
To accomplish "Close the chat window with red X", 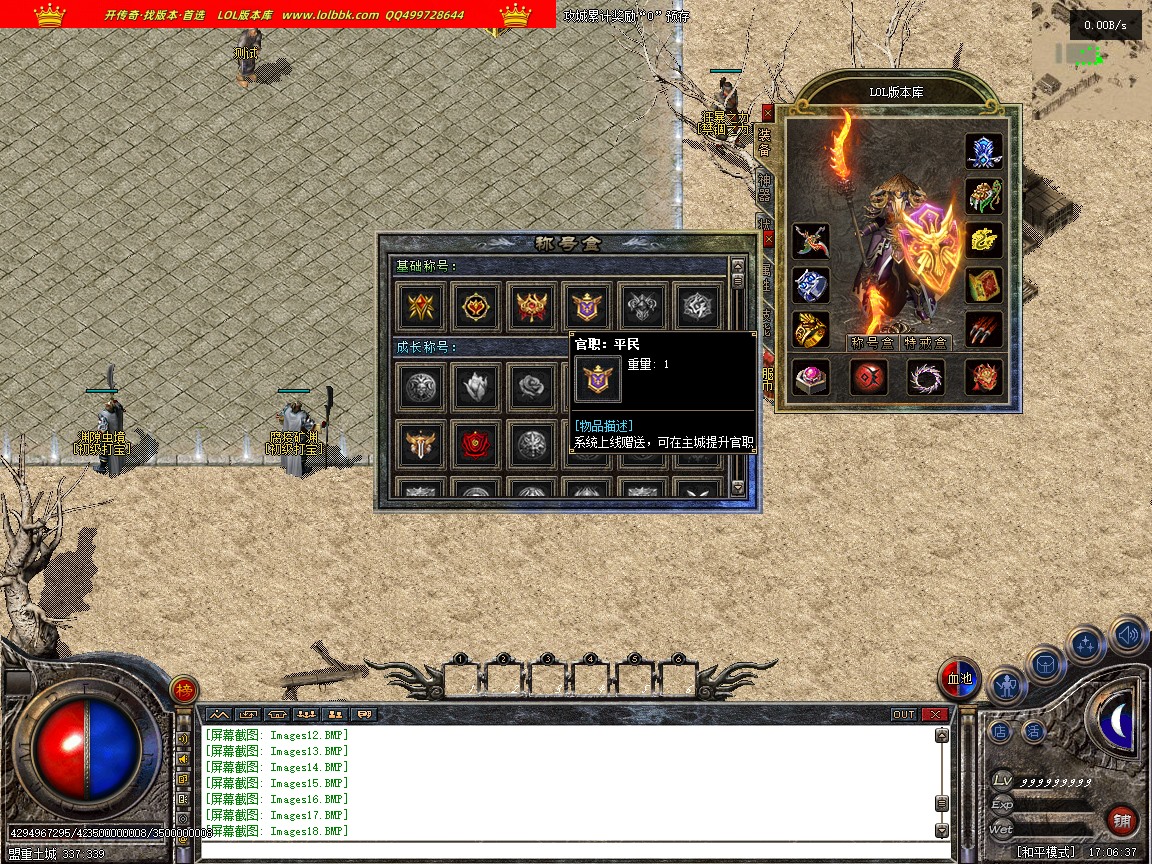I will [x=935, y=714].
